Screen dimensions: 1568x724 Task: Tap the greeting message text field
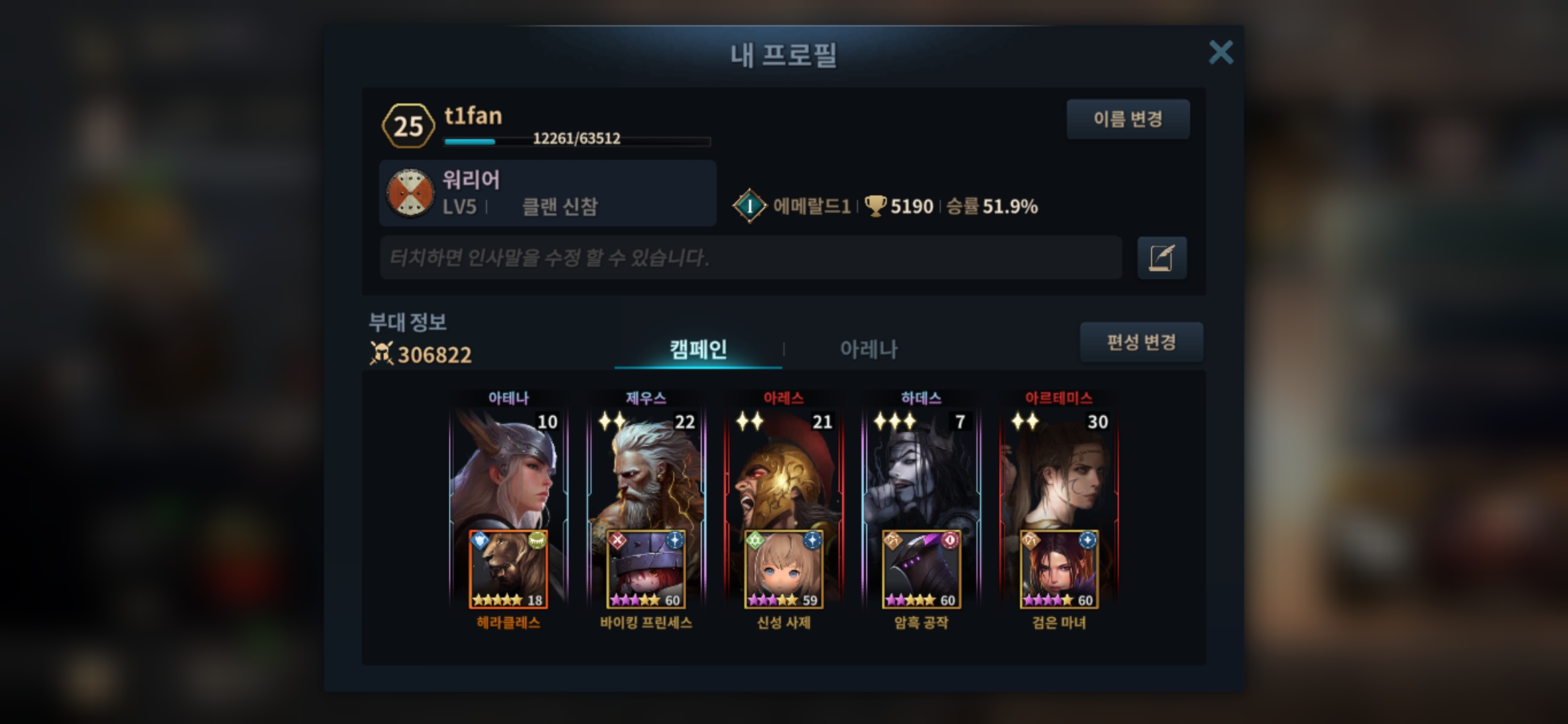point(750,257)
